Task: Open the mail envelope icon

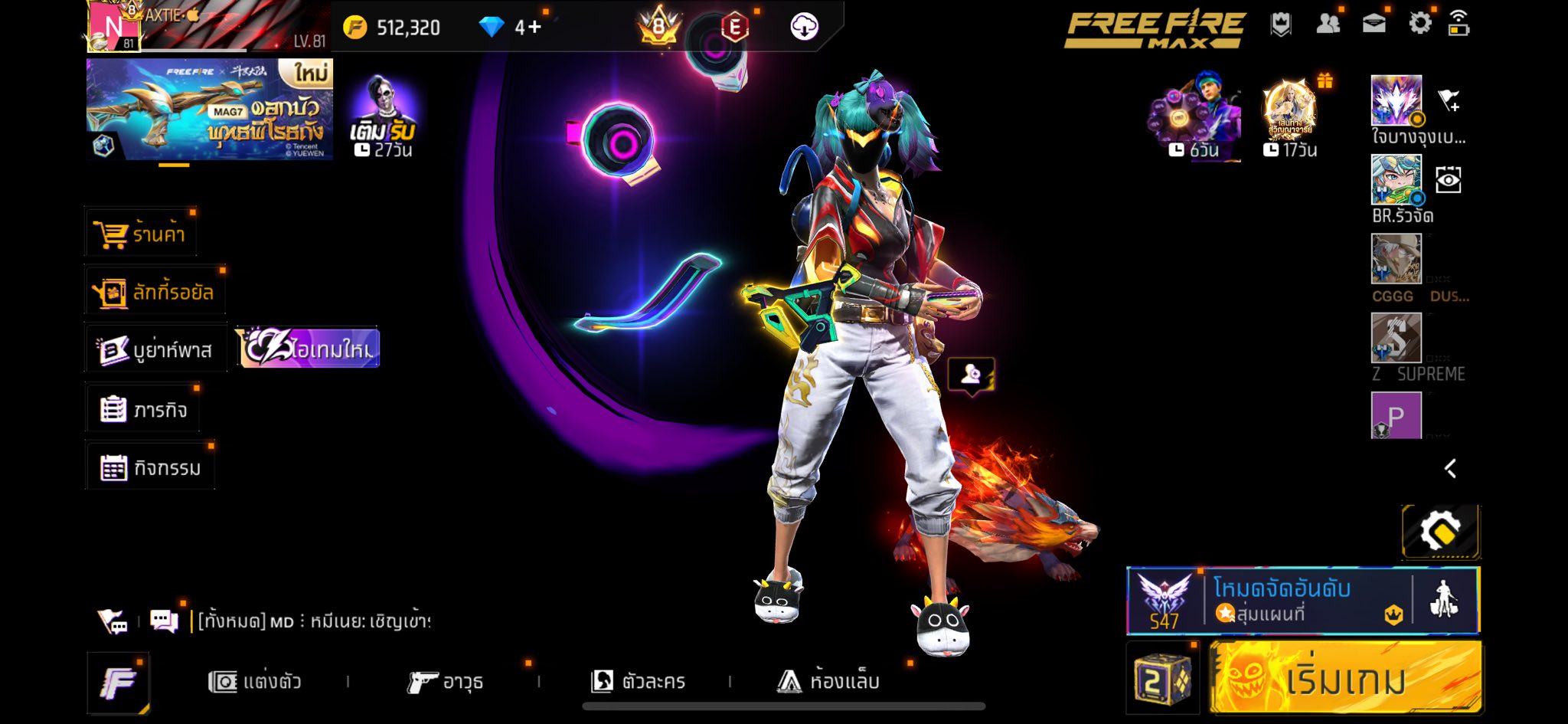Action: pos(1374,24)
